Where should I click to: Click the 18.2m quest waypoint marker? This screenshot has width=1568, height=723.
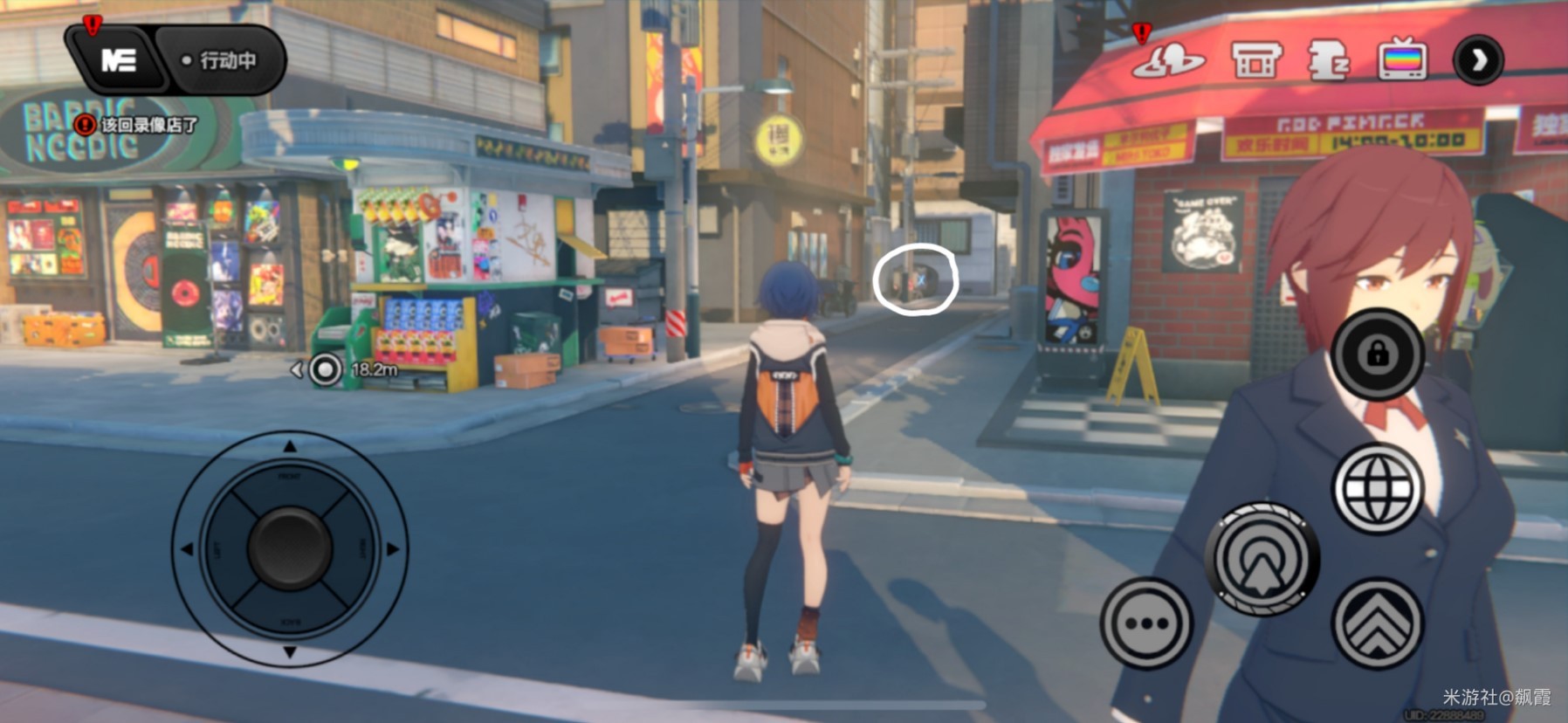tap(326, 369)
